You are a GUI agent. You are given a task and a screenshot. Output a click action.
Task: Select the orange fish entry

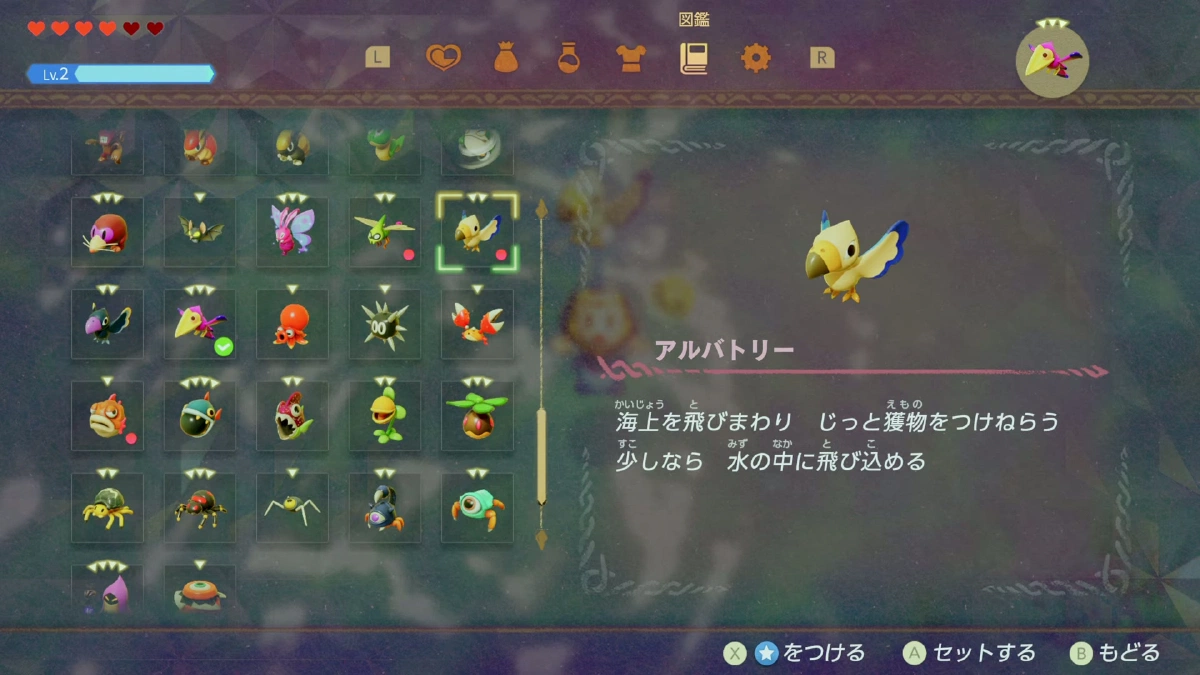tap(107, 416)
